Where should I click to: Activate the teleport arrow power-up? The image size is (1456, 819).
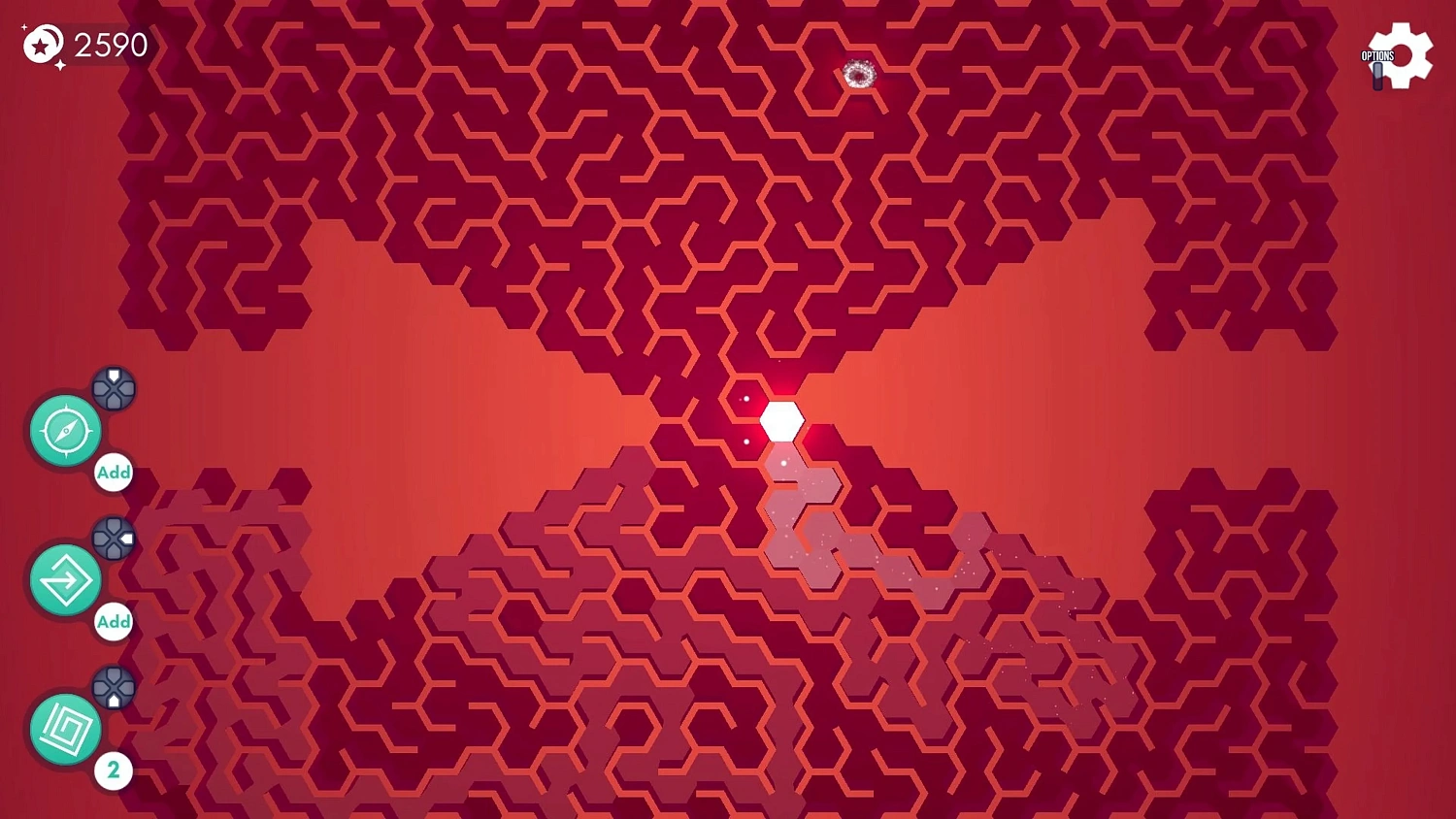(x=65, y=580)
